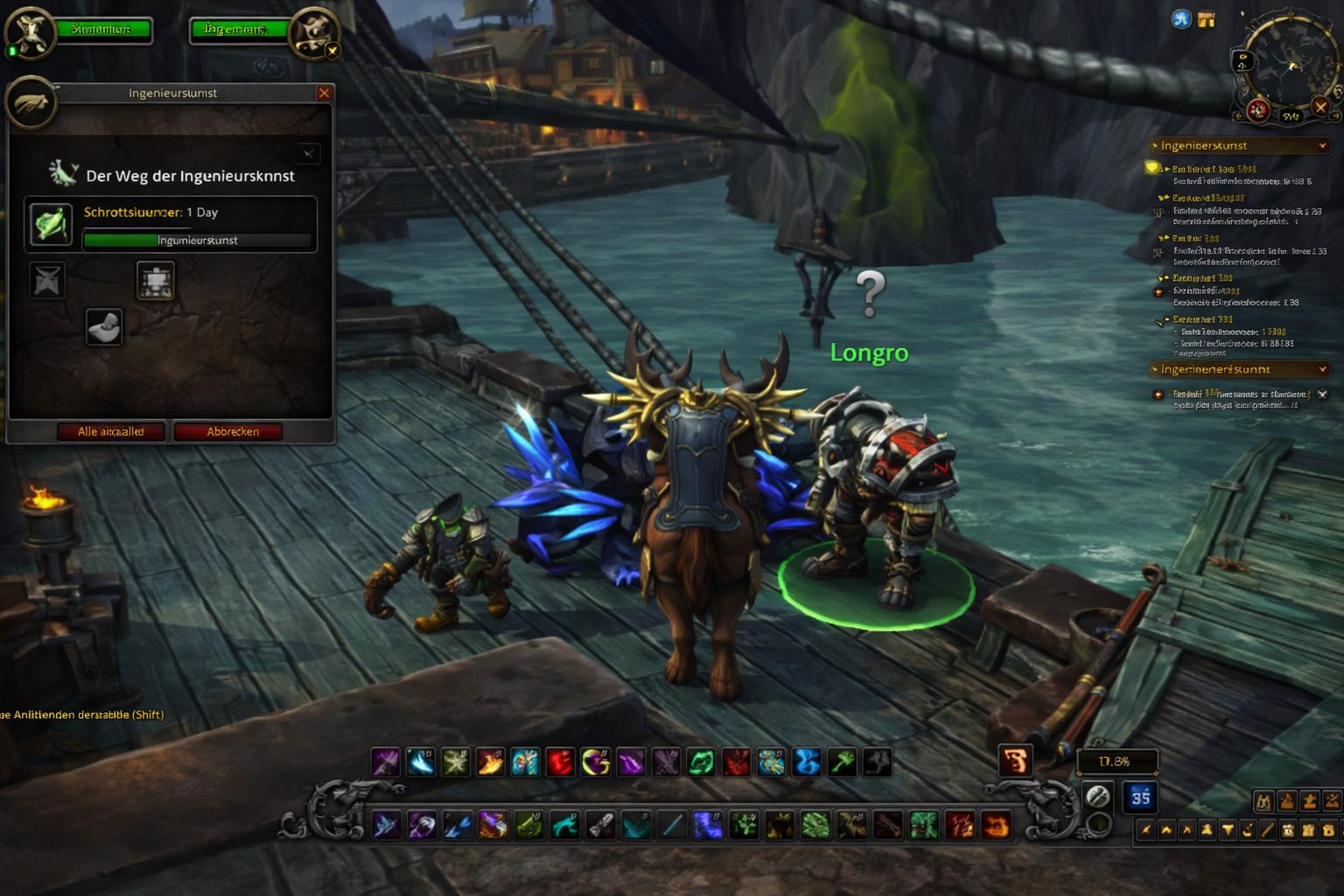The width and height of the screenshot is (1344, 896).
Task: Click the blue level 35 badge near the micro menu
Action: [x=1140, y=797]
